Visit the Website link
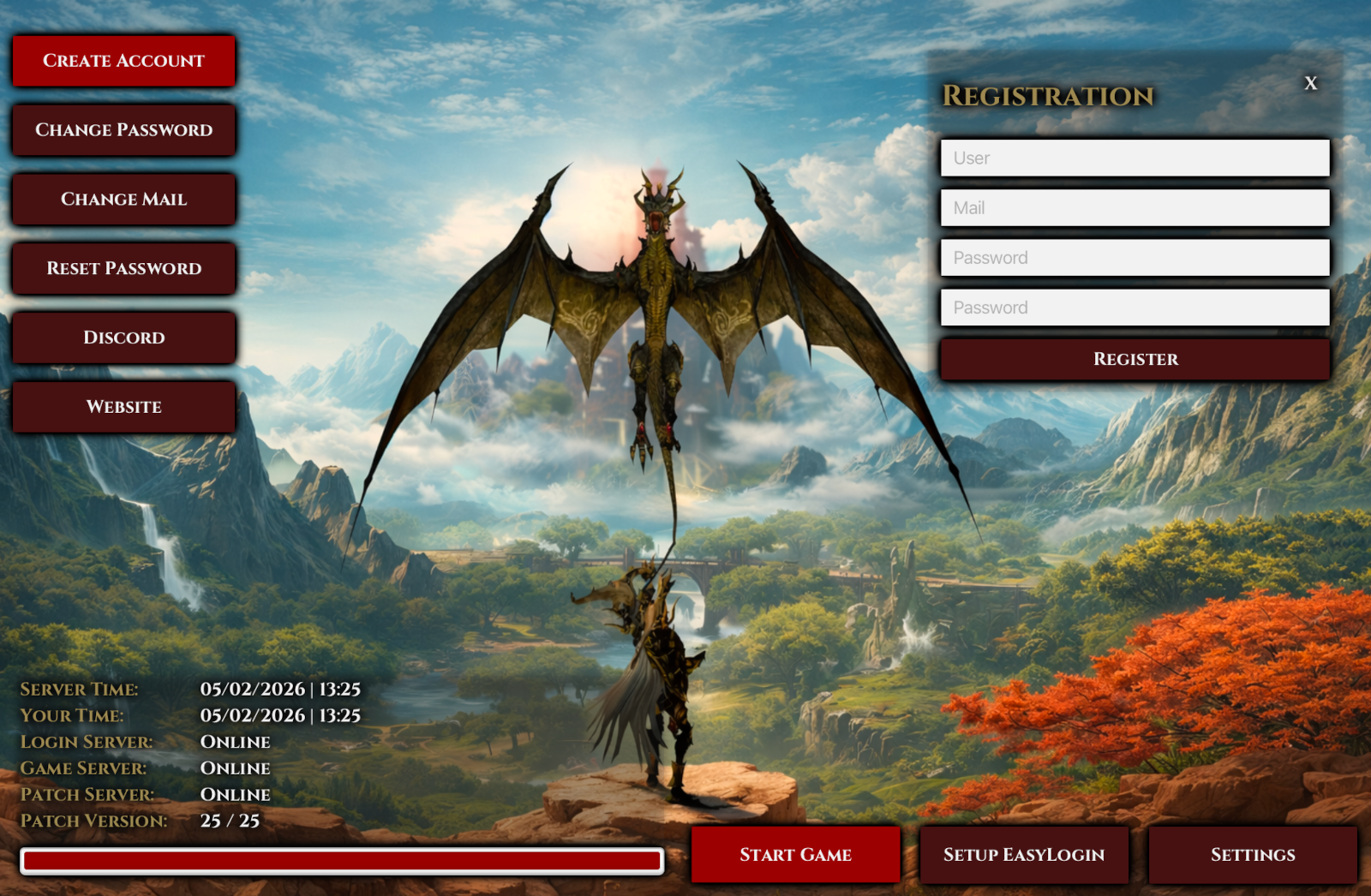The height and width of the screenshot is (896, 1371). pyautogui.click(x=123, y=407)
